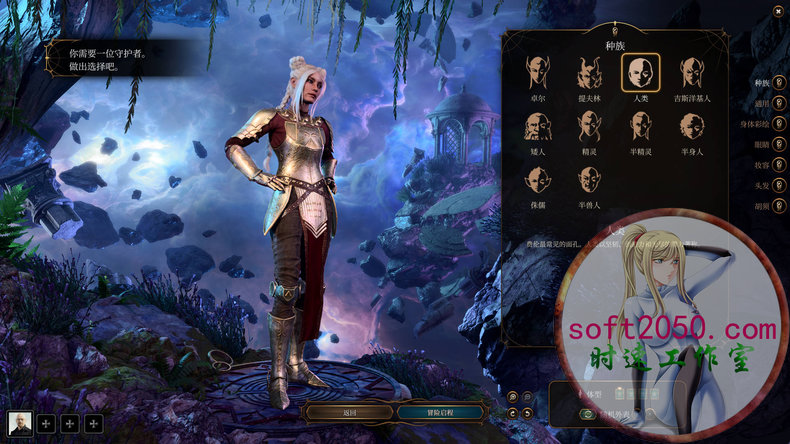790x444 pixels.
Task: Choose the Tiefling race (提夫林)
Action: 589,73
